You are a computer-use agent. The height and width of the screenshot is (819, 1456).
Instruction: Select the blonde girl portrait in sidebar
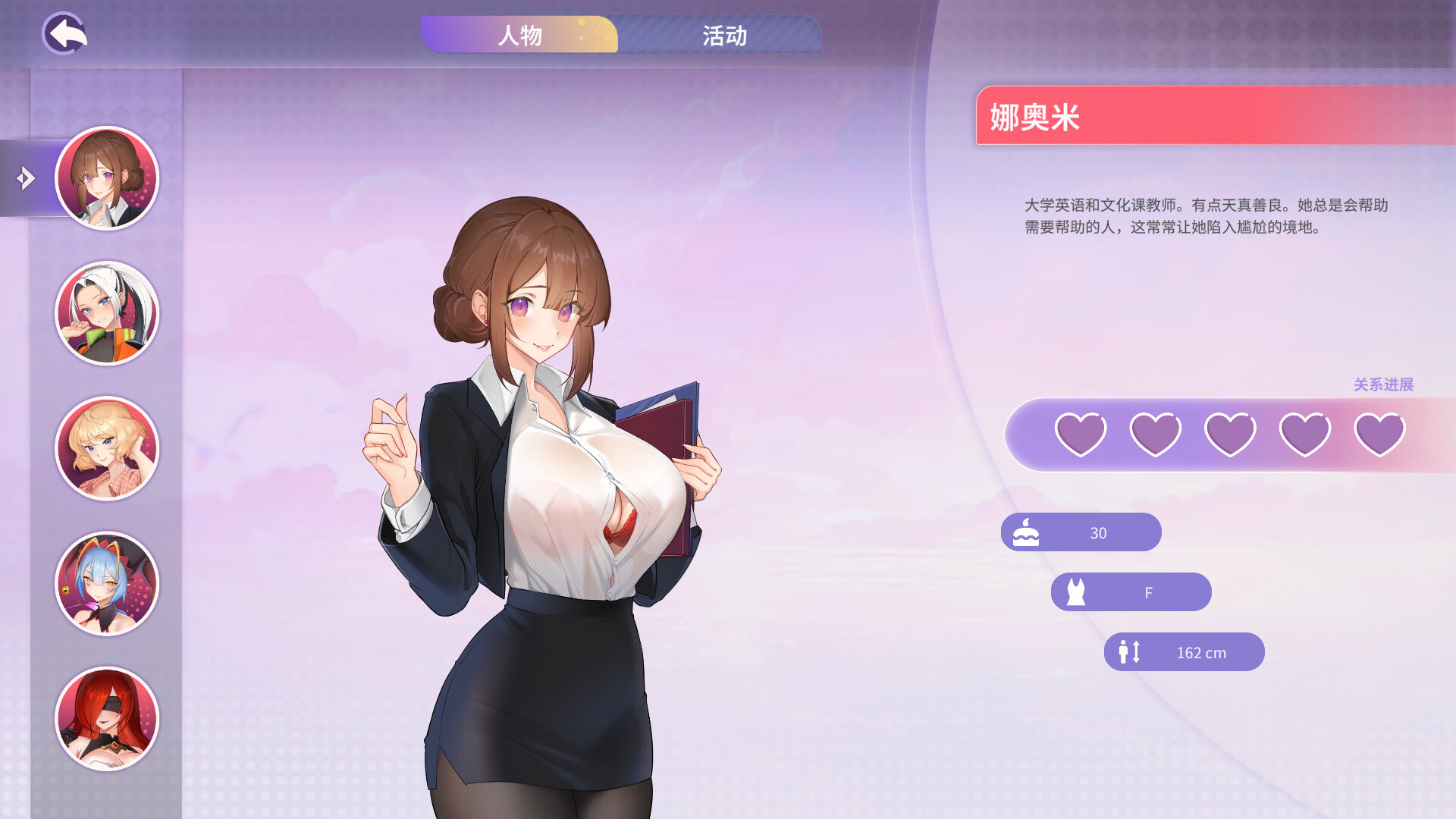coord(106,448)
